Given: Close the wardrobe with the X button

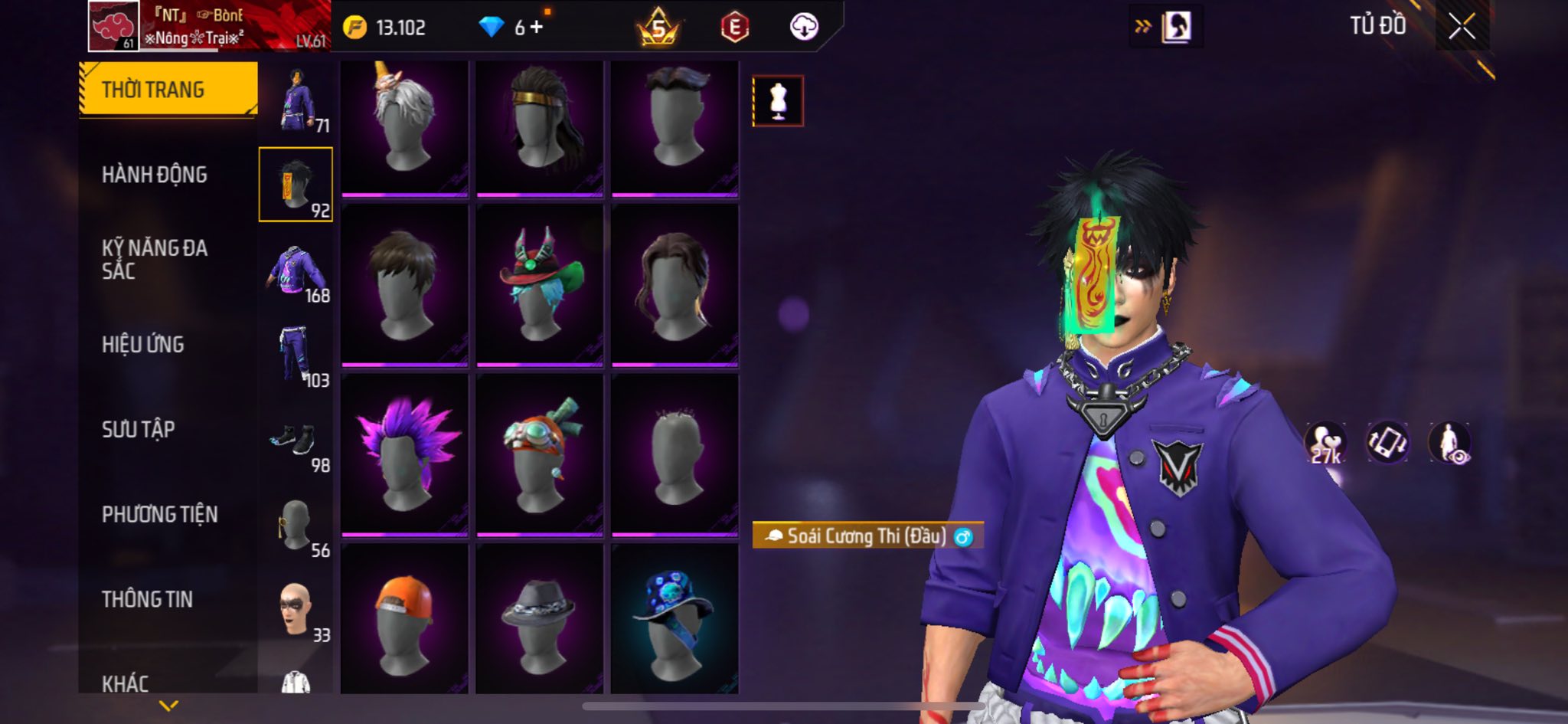Looking at the screenshot, I should 1462,27.
